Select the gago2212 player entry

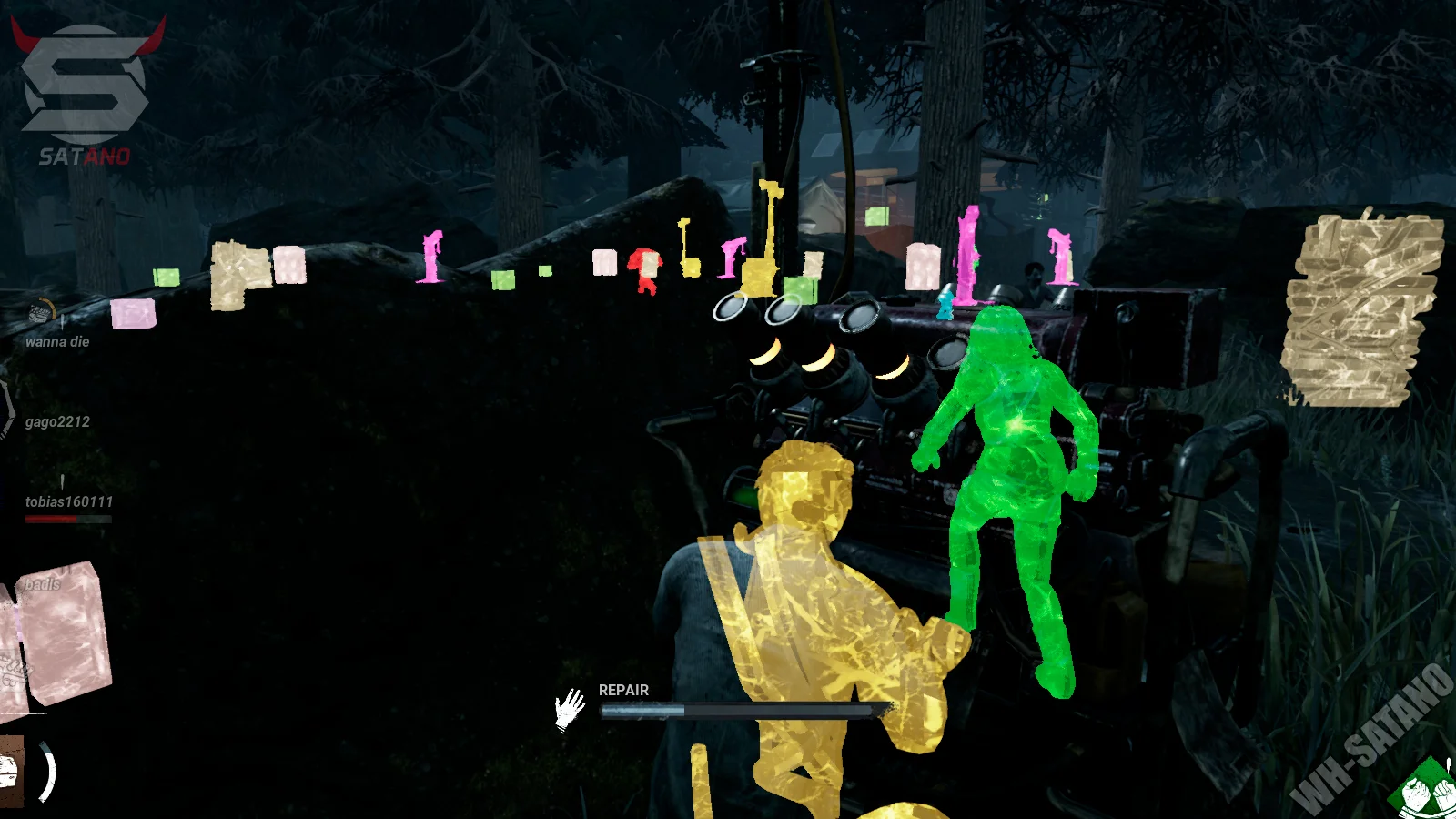click(x=57, y=422)
